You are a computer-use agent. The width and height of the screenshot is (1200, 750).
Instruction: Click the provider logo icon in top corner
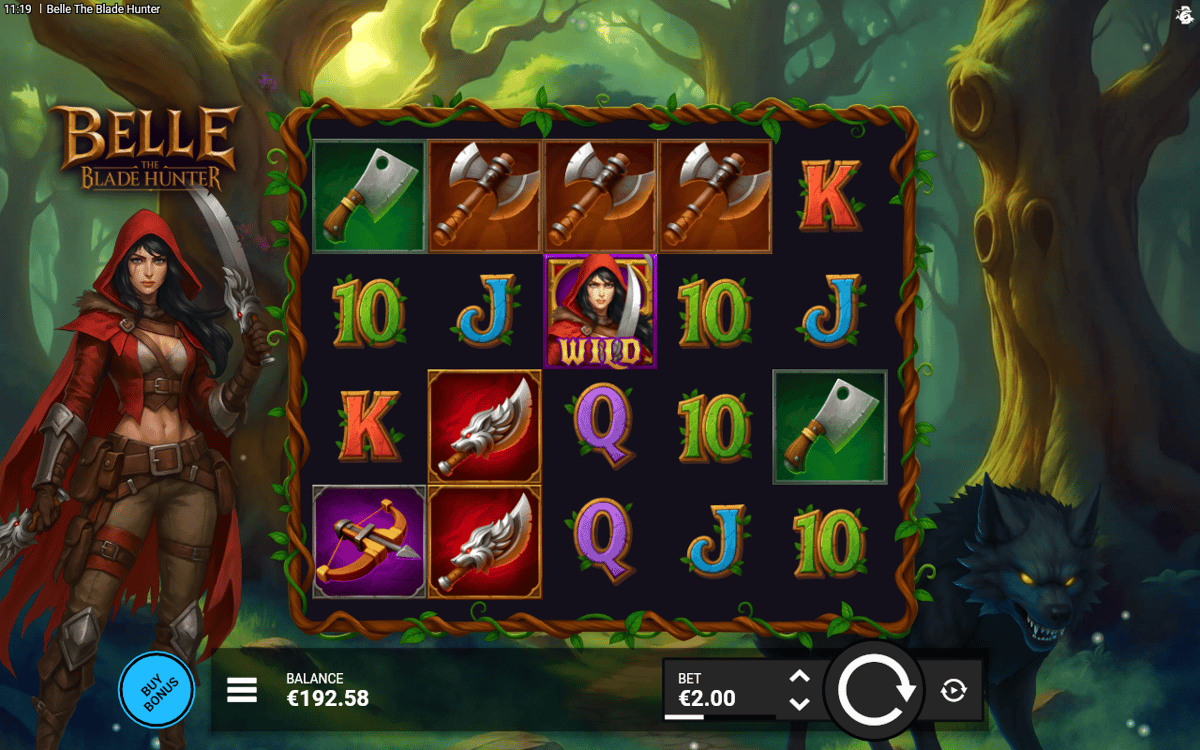coord(1184,13)
